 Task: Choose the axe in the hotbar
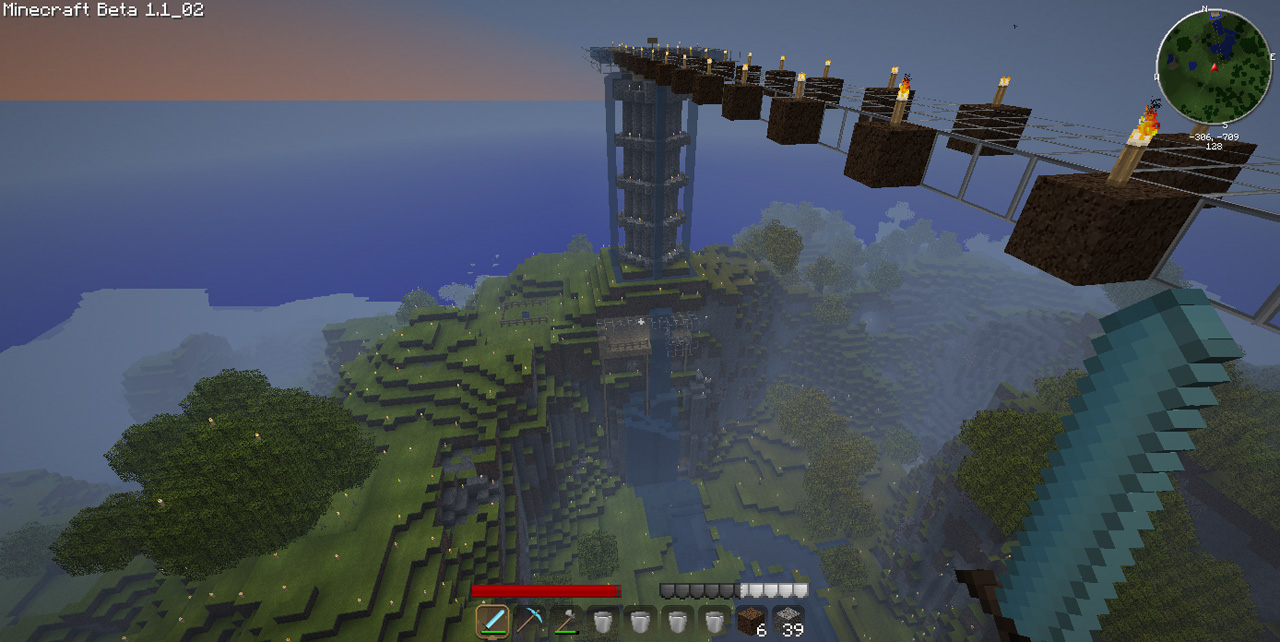click(x=565, y=622)
